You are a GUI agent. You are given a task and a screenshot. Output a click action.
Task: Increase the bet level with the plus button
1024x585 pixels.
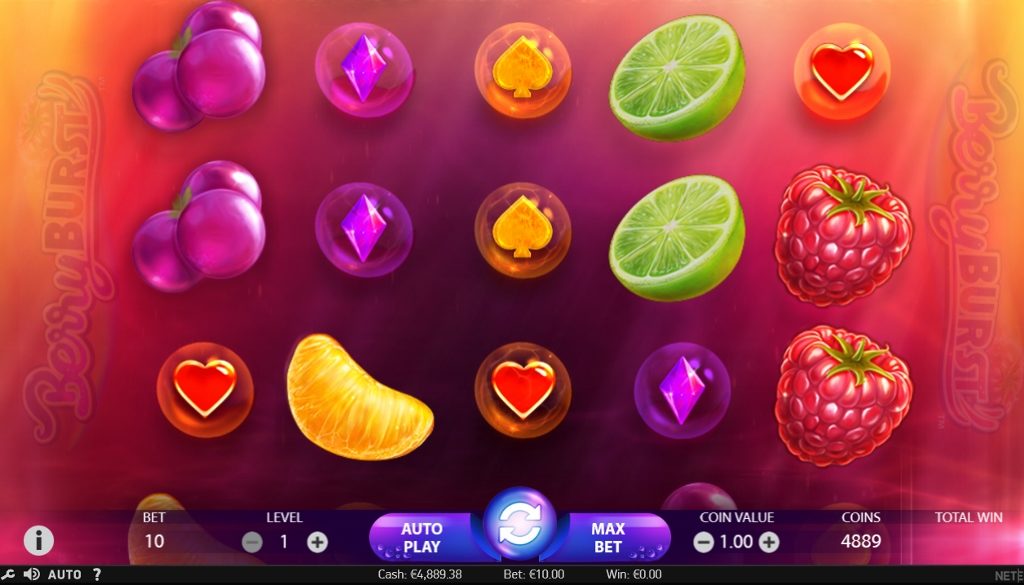click(317, 542)
